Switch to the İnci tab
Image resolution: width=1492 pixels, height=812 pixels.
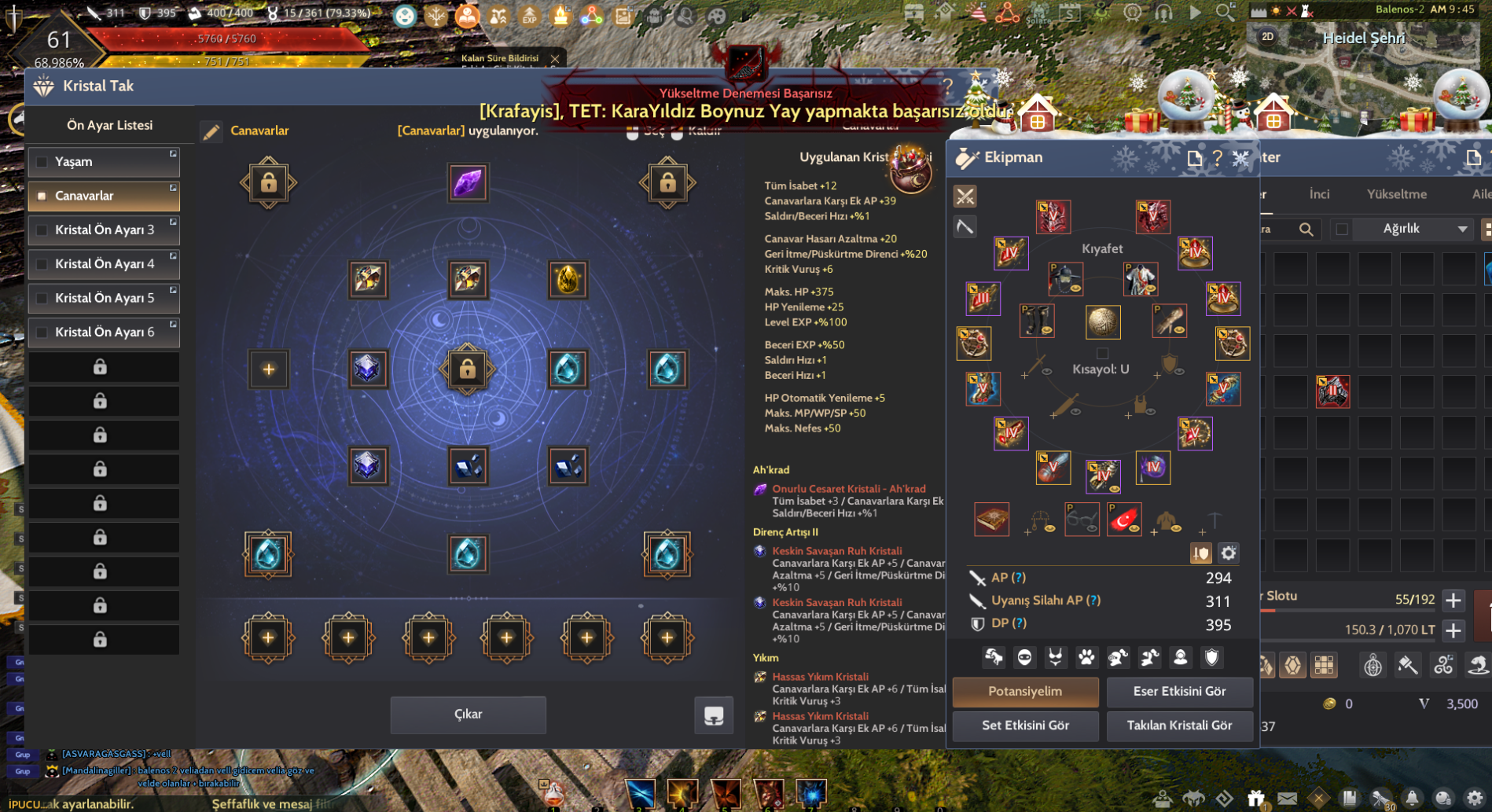(1319, 194)
